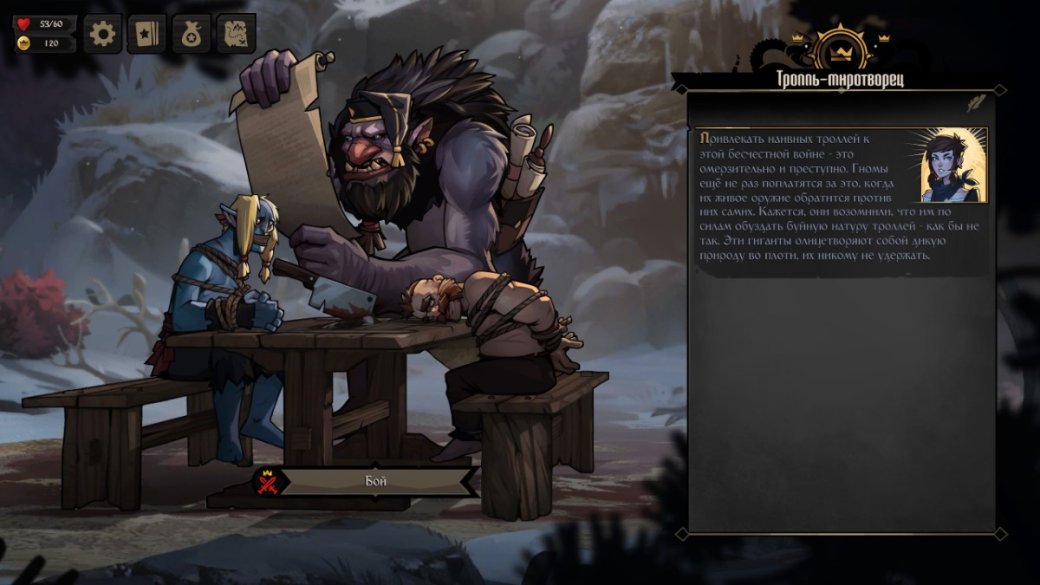This screenshot has height=585, width=1040.
Task: Show the world map
Action: (236, 35)
